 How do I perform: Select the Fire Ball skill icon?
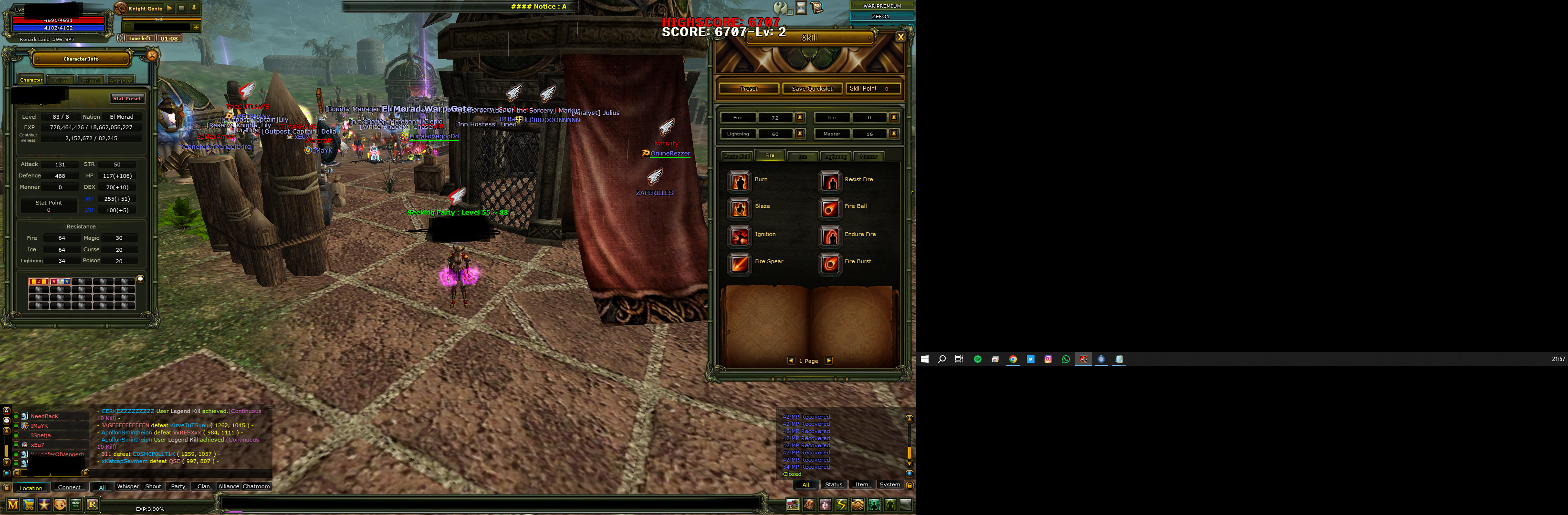830,207
